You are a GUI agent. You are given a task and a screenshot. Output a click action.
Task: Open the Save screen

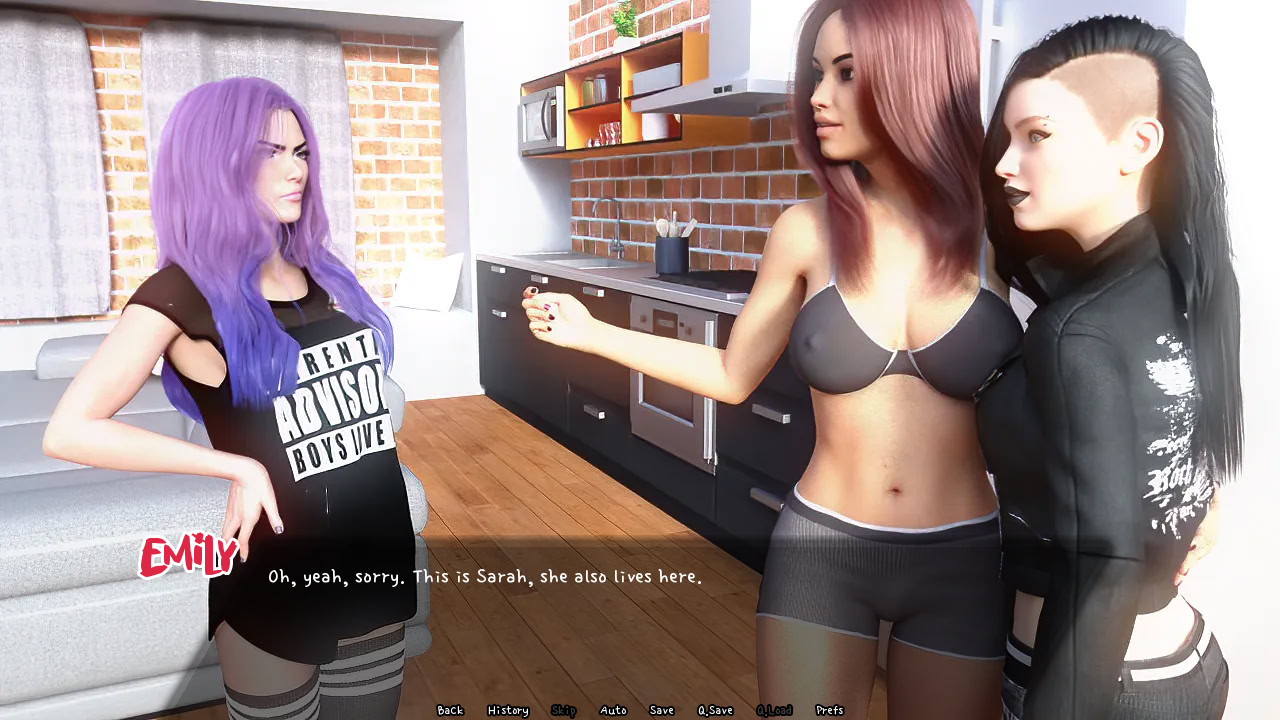coord(661,709)
